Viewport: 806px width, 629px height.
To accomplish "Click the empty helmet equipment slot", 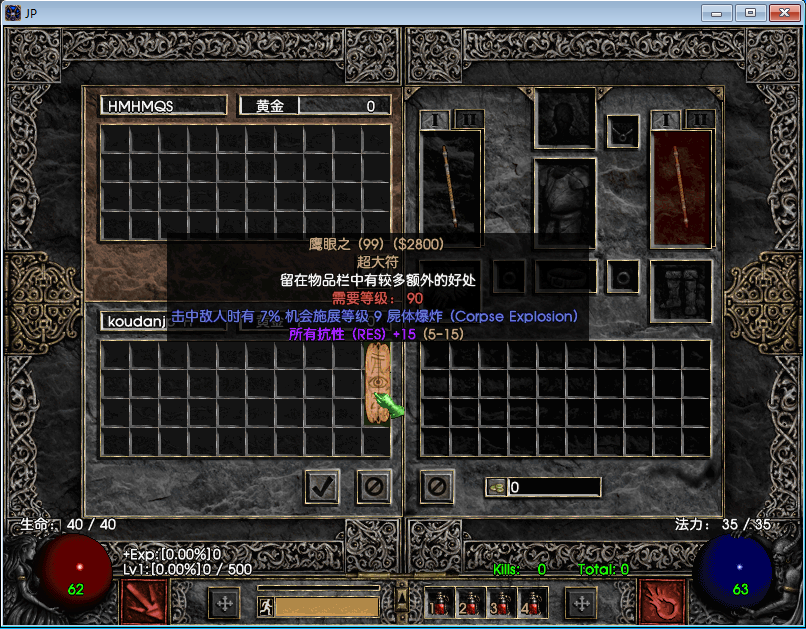I will click(x=566, y=118).
